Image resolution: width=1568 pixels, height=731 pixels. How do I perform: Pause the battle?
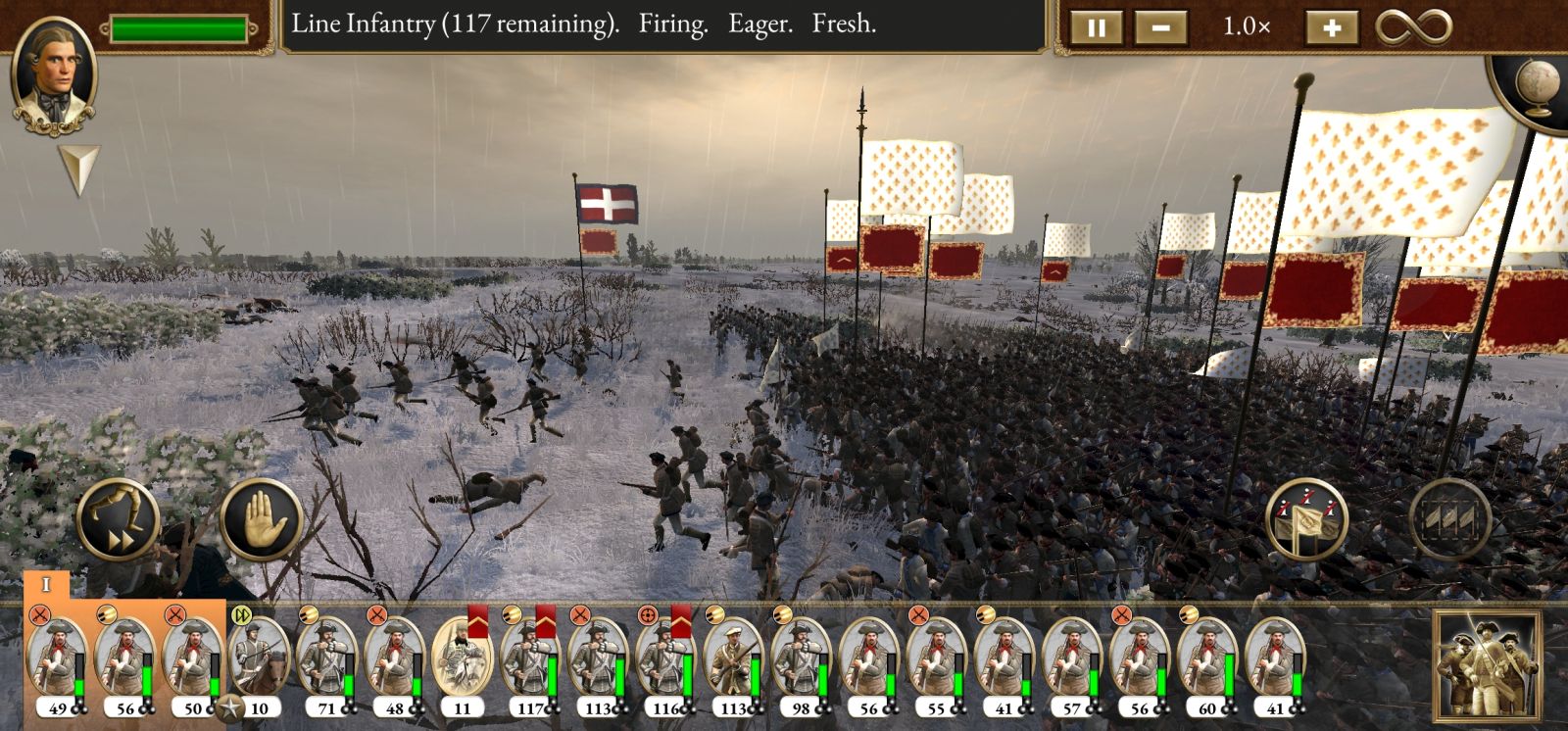coord(1096,27)
